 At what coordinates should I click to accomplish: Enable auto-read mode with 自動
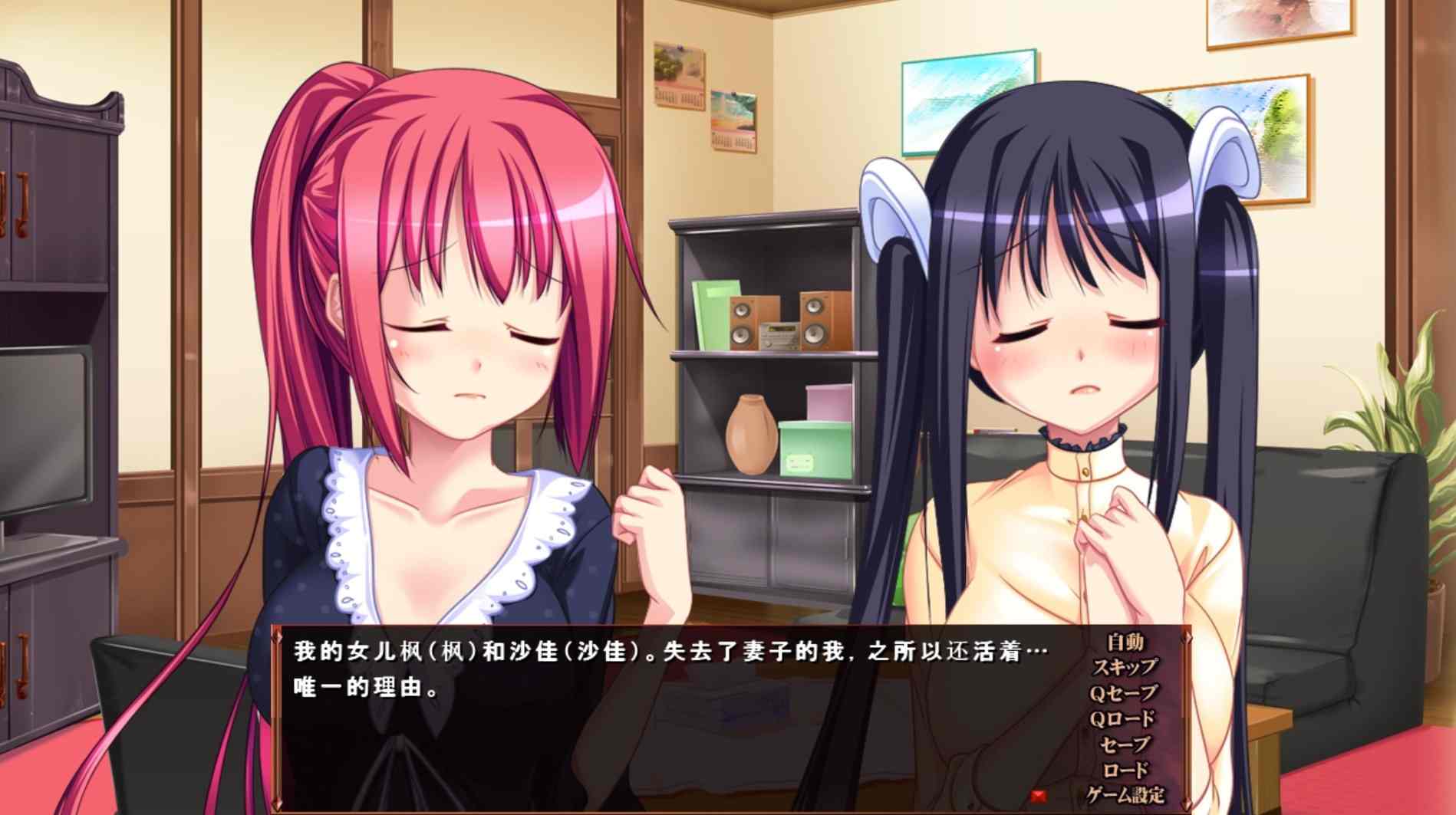tap(1126, 641)
